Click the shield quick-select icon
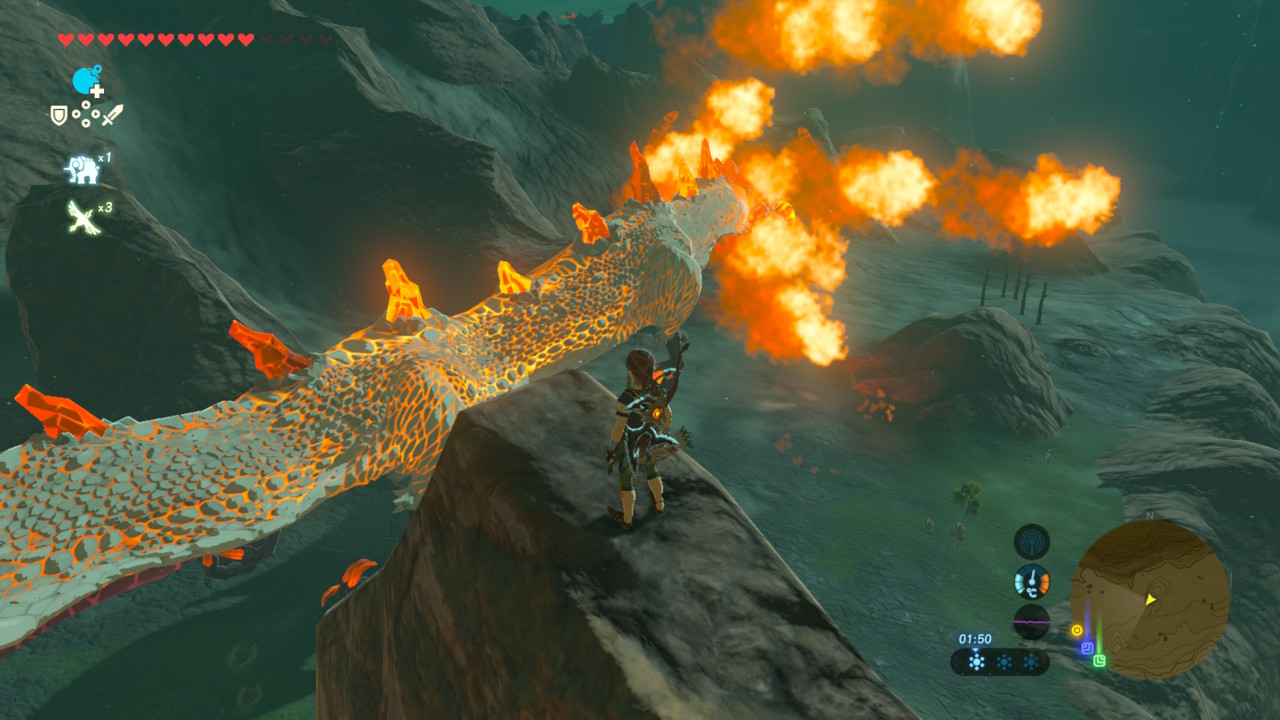This screenshot has width=1280, height=720. 59,115
